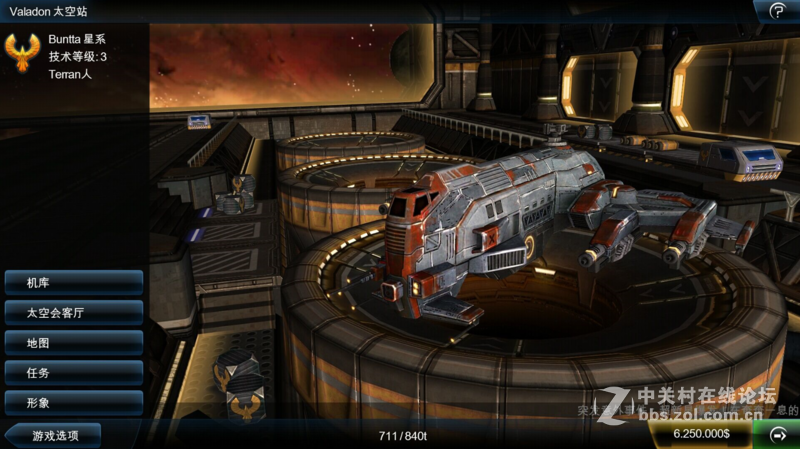
Task: Launch using the green arrow button
Action: 777,435
